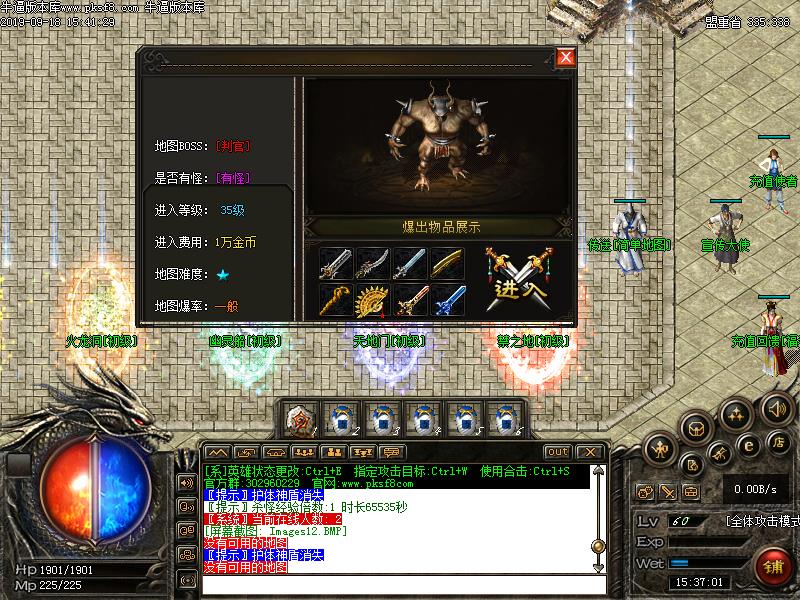800x600 pixels.
Task: Change the 全体攻击模式 attack mode
Action: coord(761,522)
